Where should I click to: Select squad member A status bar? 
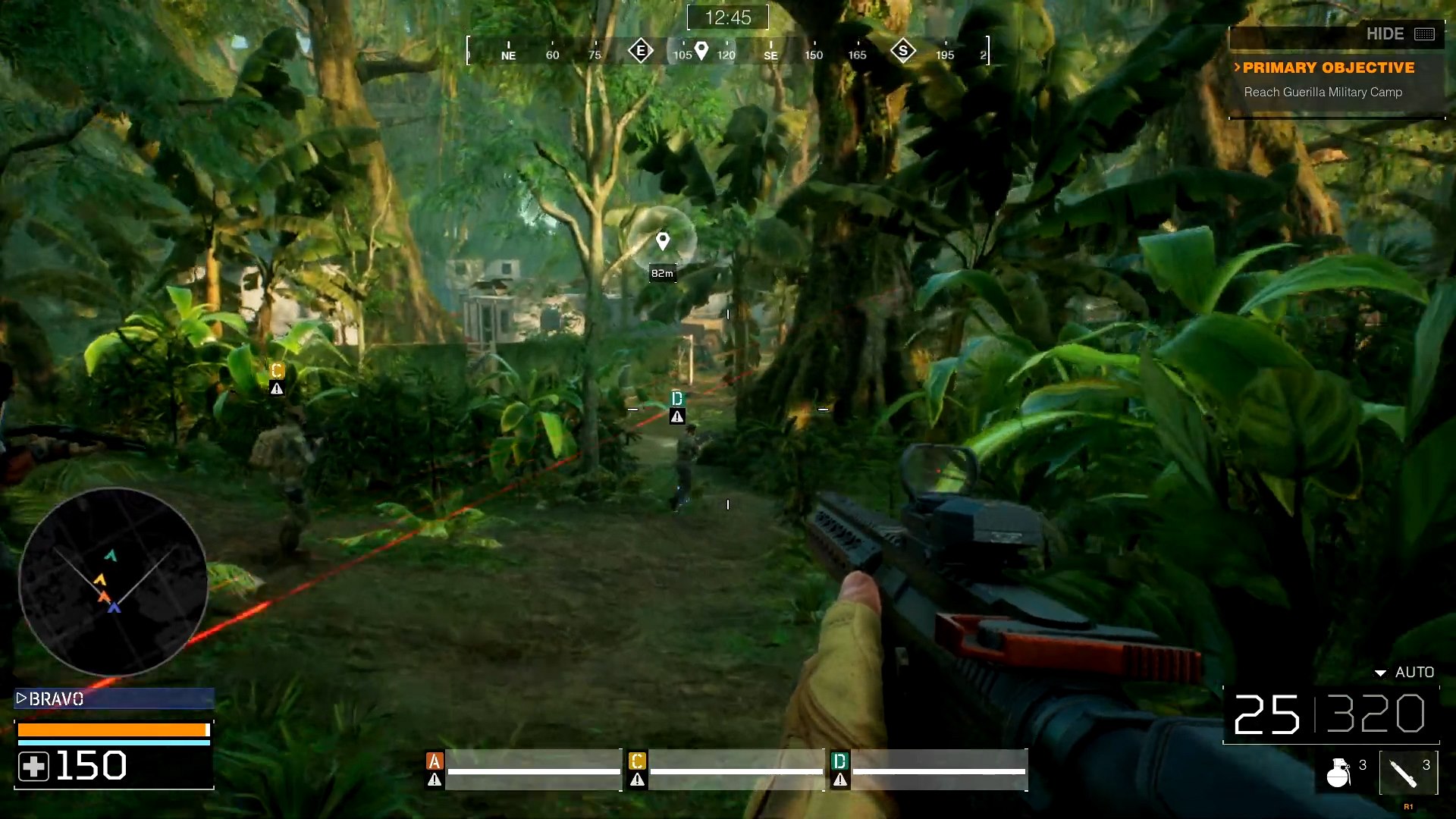(x=523, y=770)
